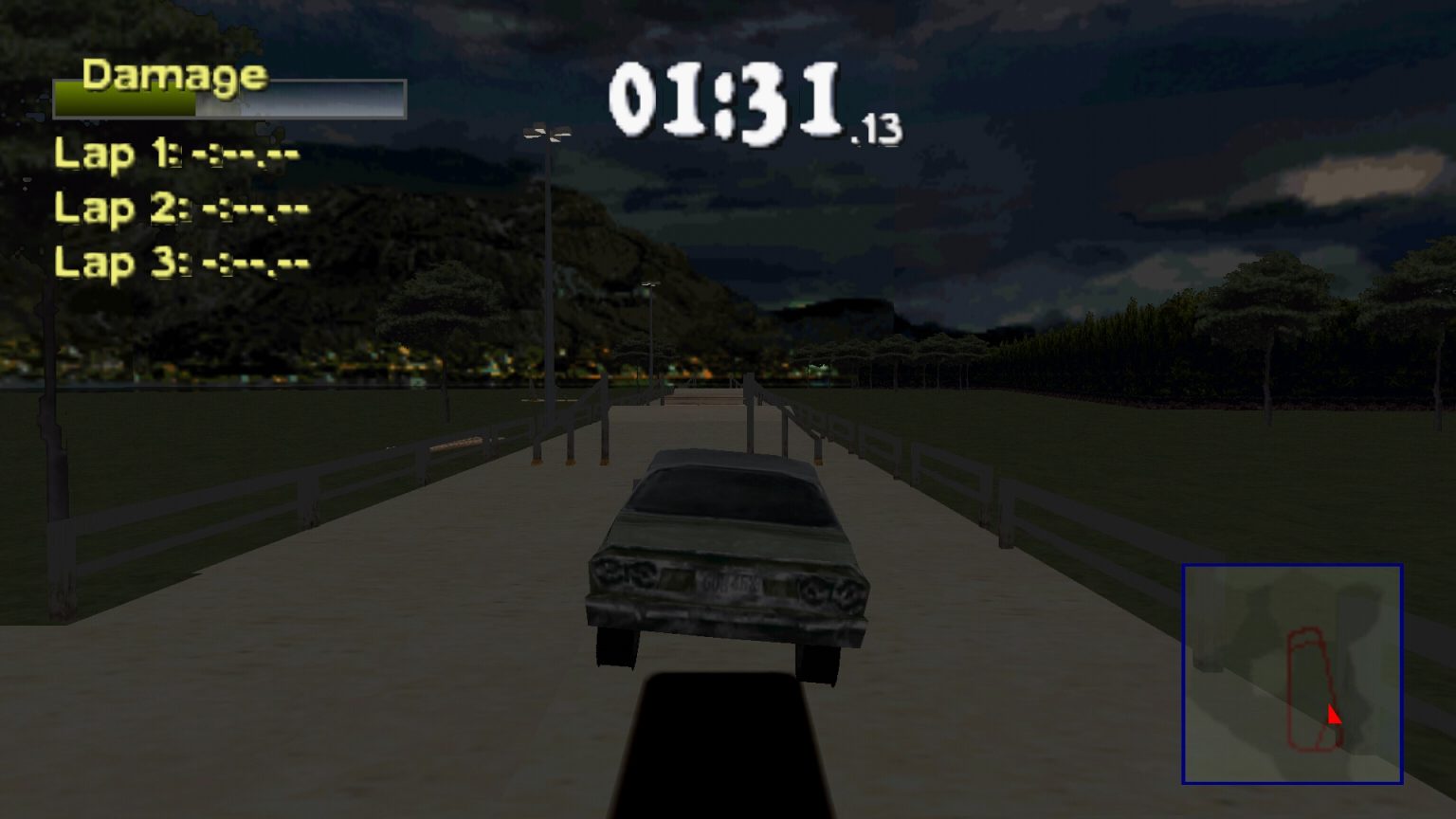Toggle the Lap 2 timer entry

(180, 209)
